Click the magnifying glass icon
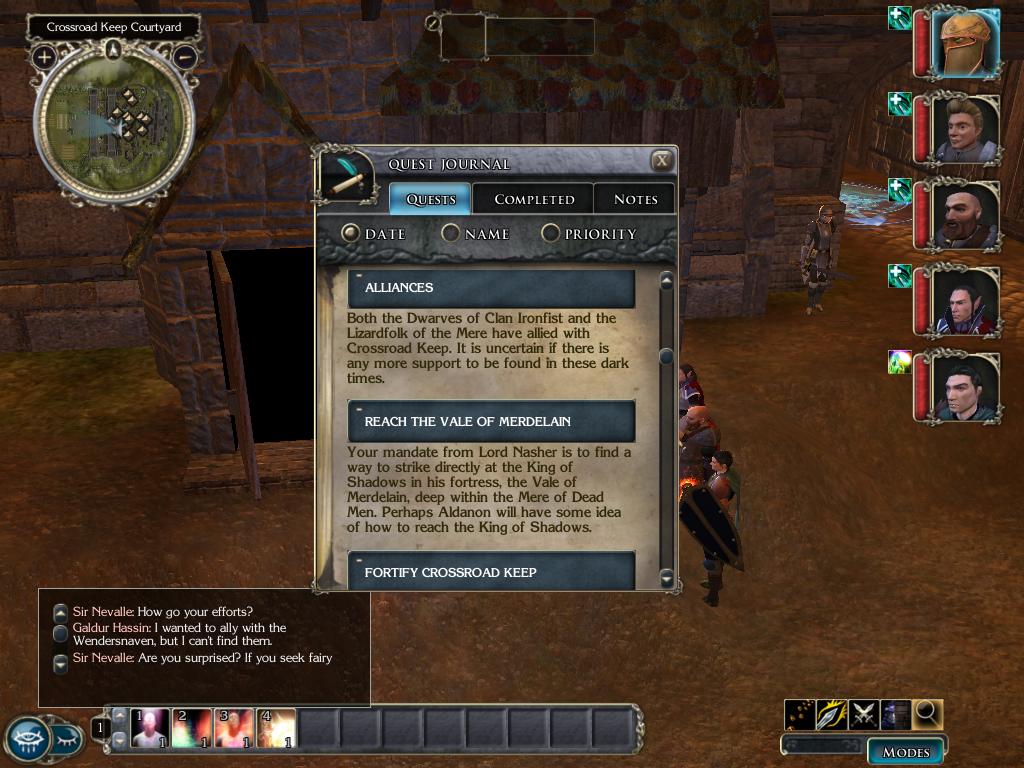Image resolution: width=1024 pixels, height=768 pixels. coord(928,714)
